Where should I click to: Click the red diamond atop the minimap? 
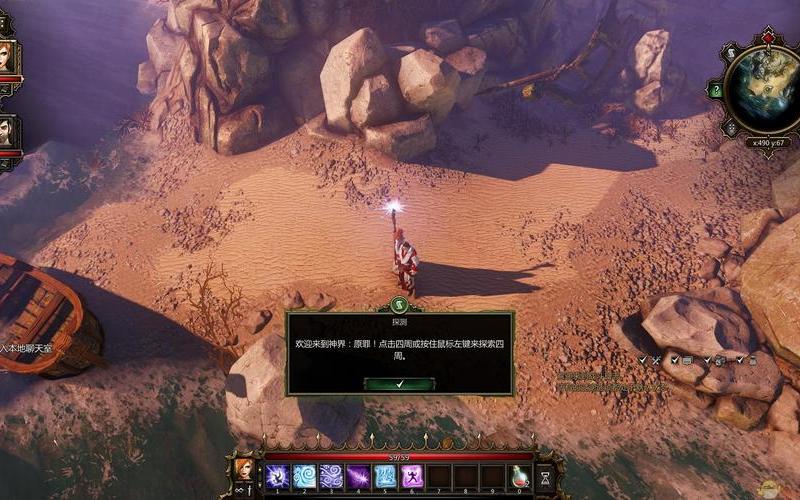768,38
